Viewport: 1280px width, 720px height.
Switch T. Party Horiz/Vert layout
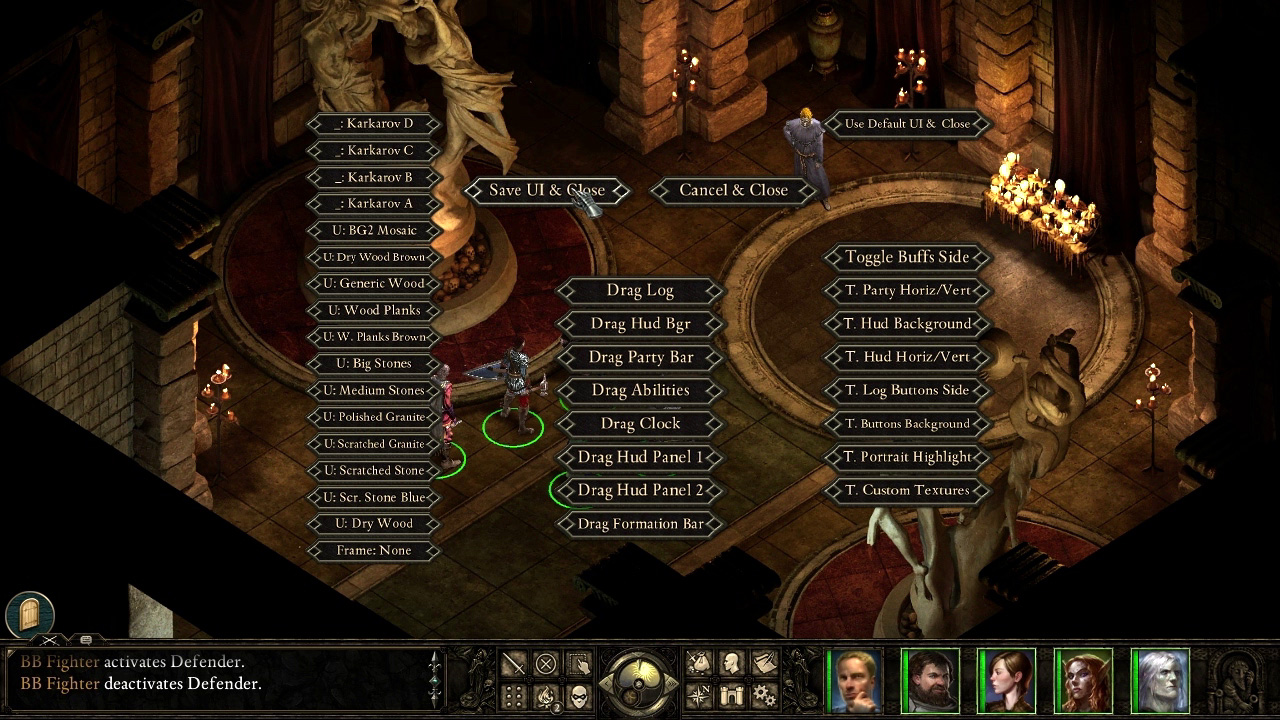pyautogui.click(x=907, y=290)
